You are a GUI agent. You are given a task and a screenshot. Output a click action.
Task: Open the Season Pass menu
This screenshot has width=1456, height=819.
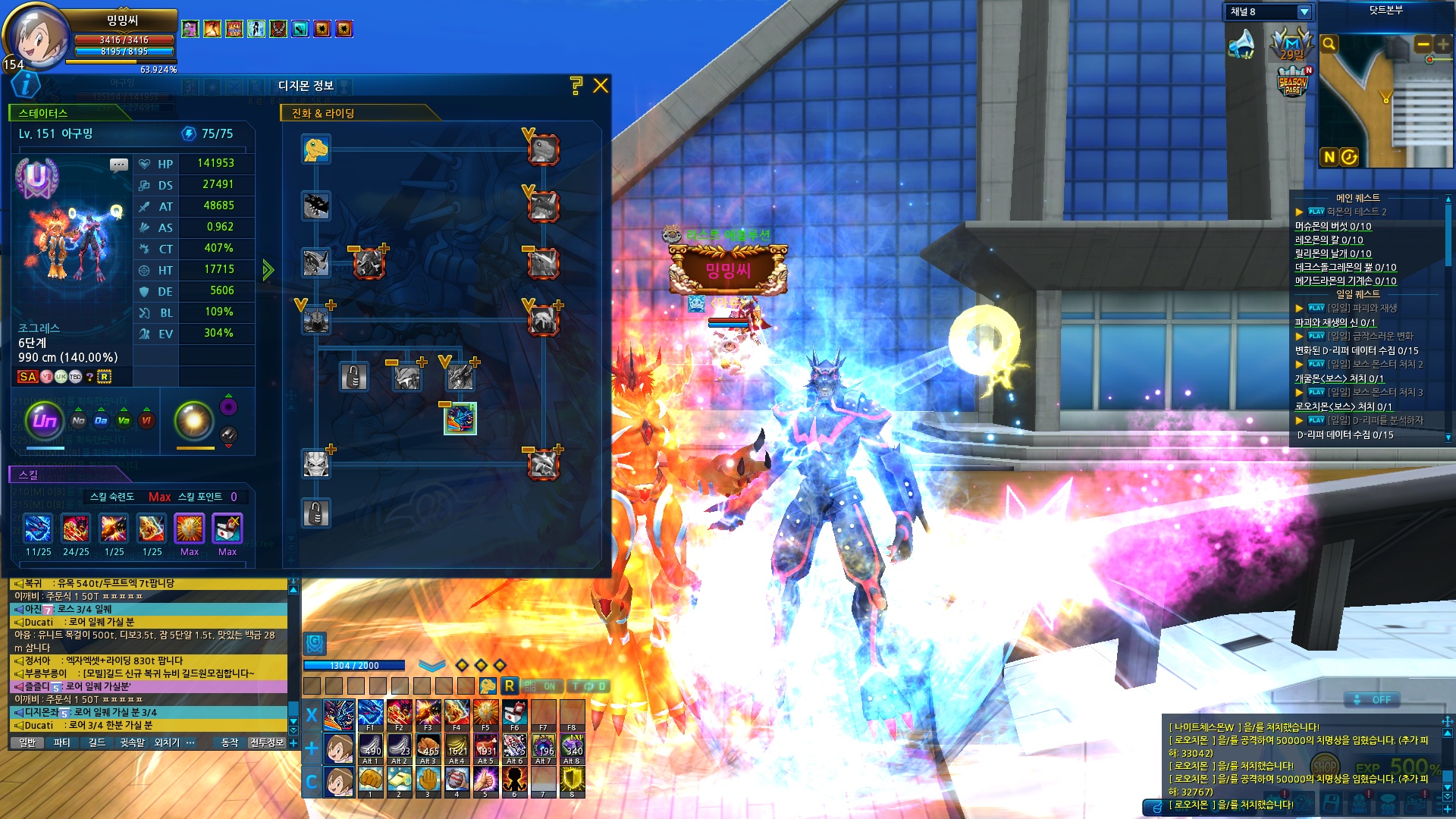[1292, 83]
